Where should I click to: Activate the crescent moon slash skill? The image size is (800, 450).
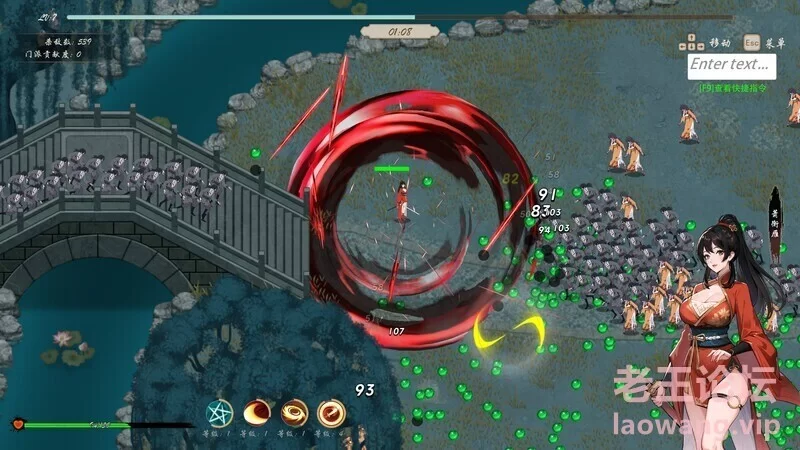(257, 412)
